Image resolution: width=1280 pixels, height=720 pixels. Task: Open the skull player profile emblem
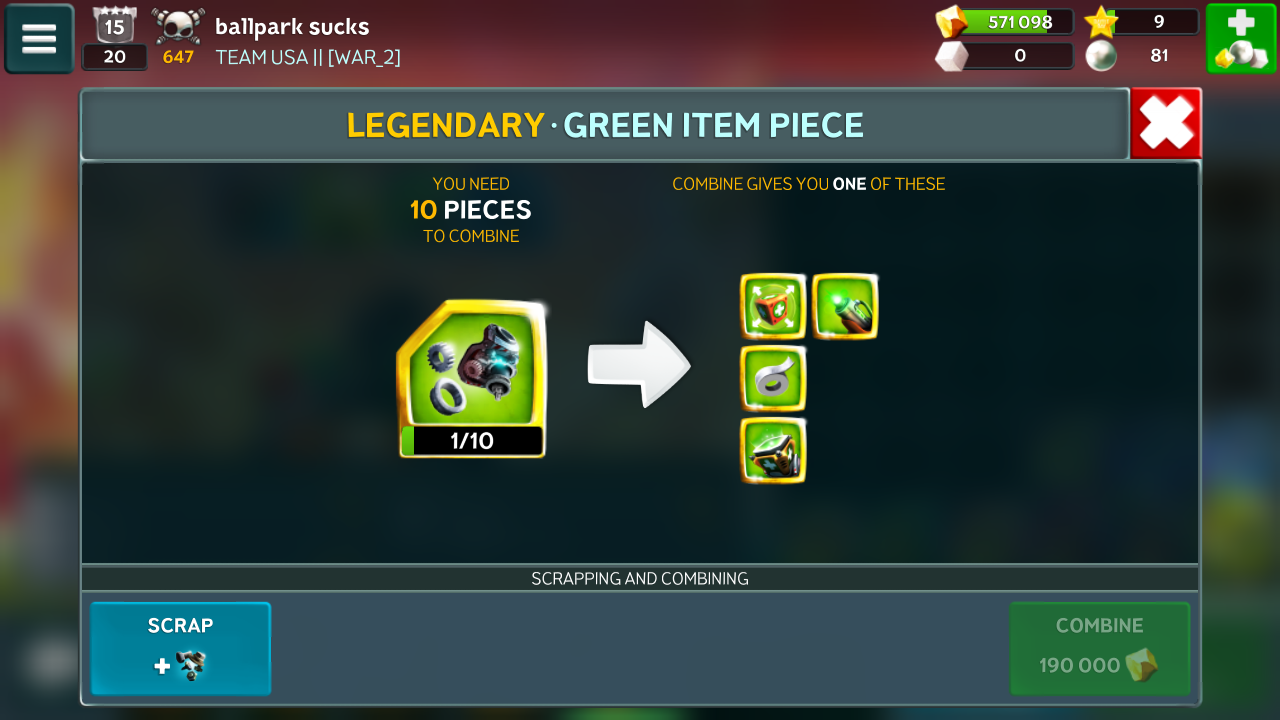pos(178,27)
